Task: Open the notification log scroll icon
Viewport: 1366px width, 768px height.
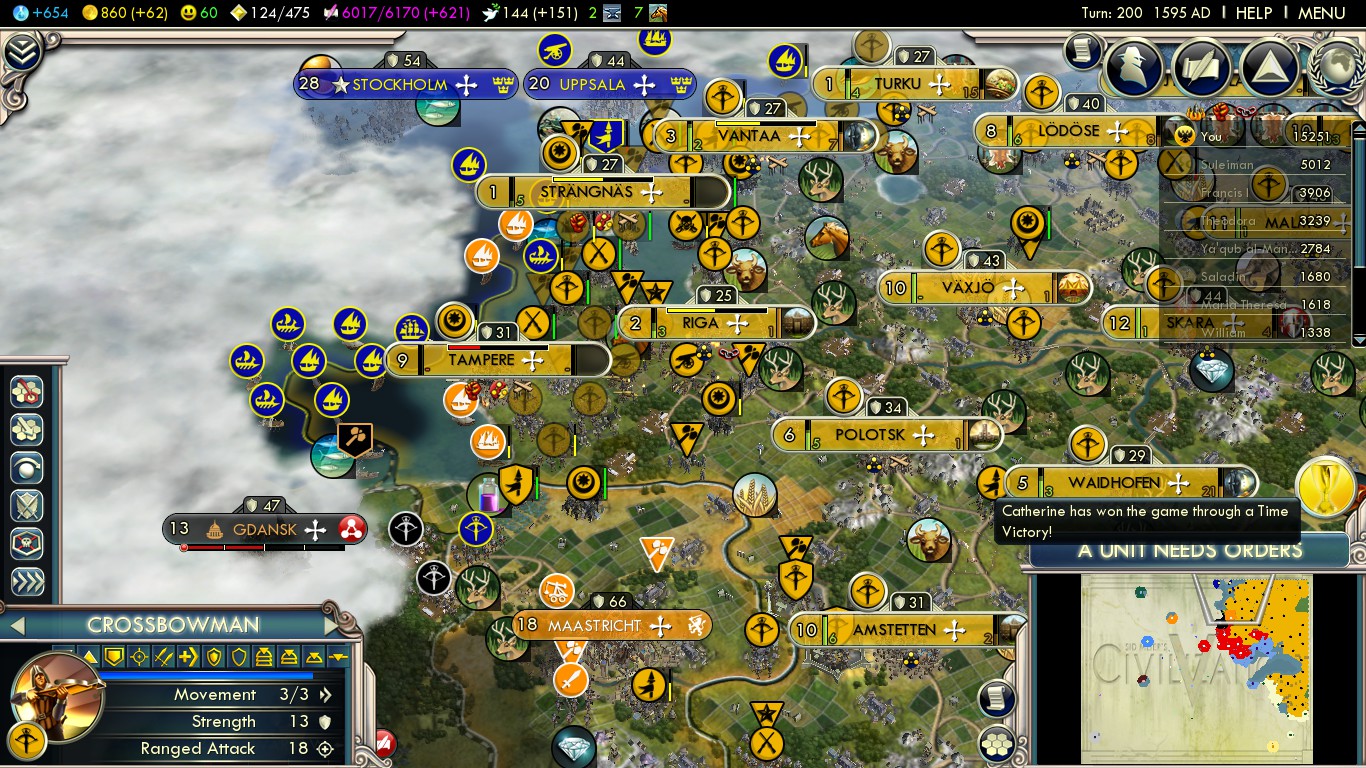Action: [x=1082, y=50]
